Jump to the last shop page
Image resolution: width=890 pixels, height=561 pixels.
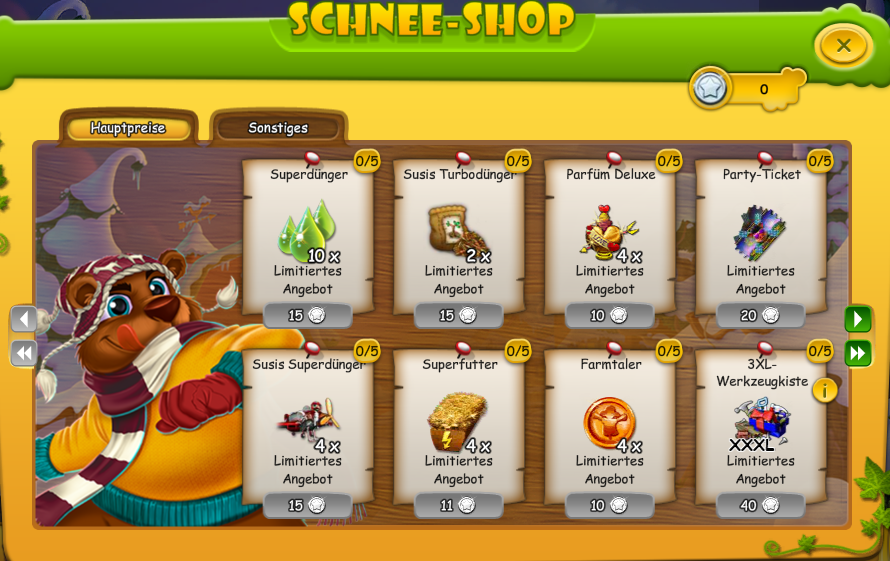[x=858, y=353]
